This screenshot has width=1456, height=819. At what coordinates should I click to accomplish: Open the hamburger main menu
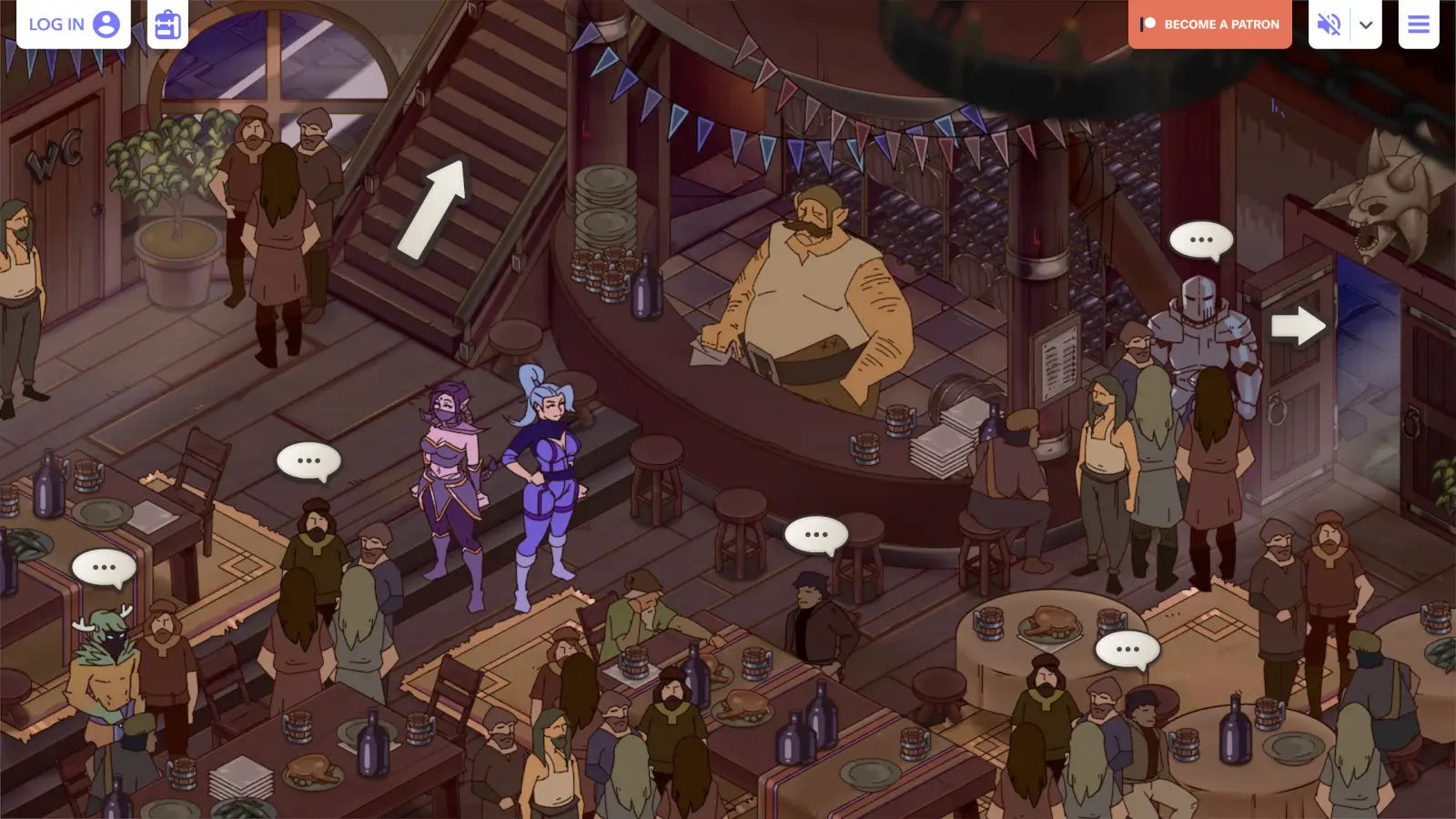[x=1419, y=25]
